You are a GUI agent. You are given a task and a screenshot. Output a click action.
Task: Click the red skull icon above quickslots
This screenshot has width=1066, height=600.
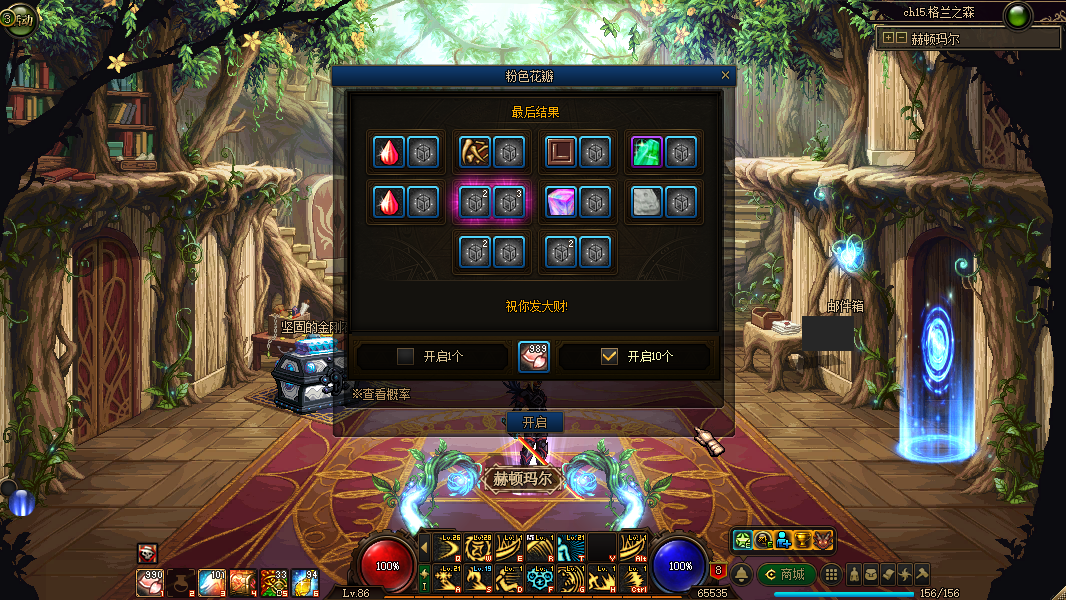pos(147,552)
